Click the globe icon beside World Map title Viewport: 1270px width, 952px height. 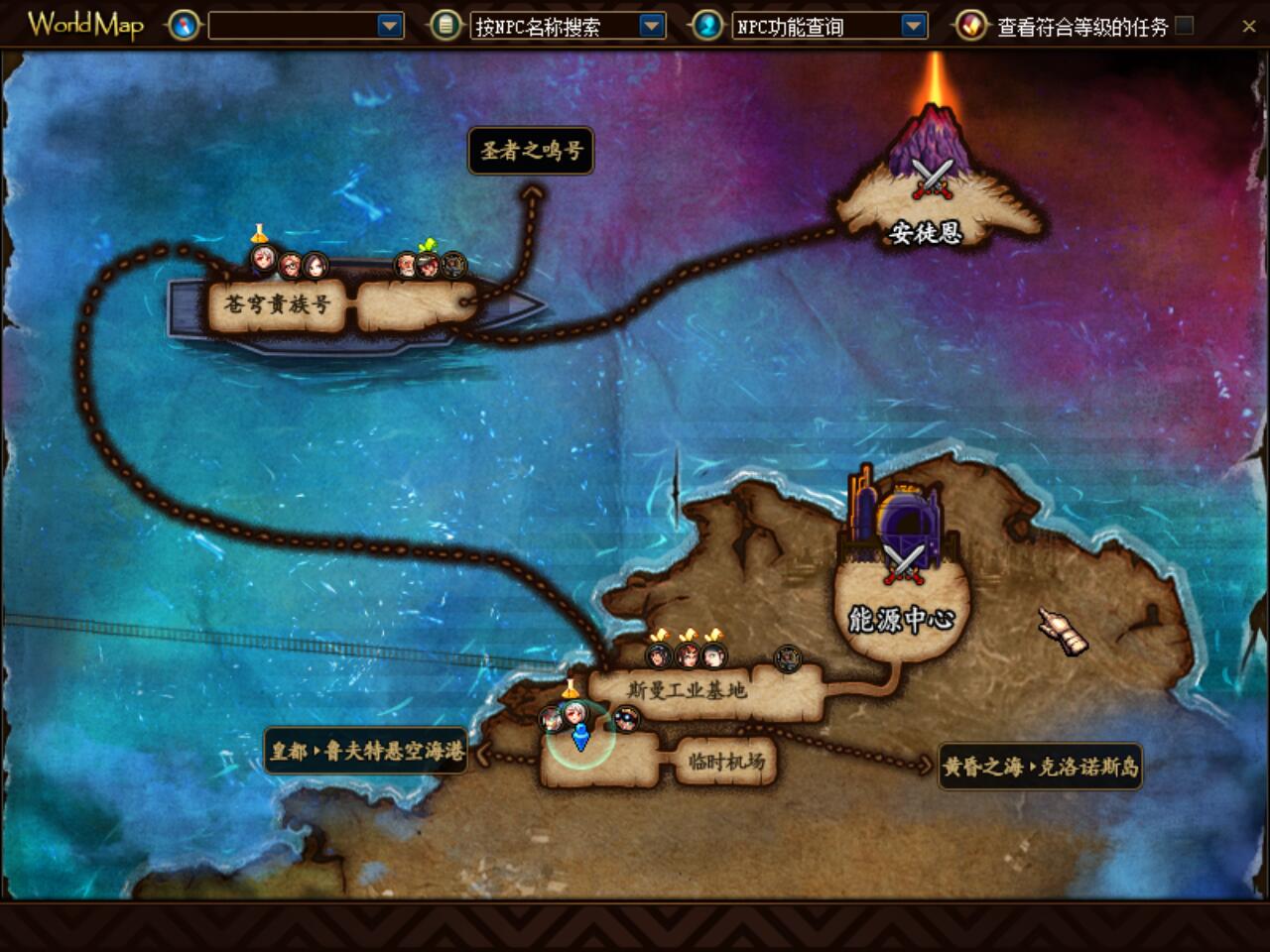[x=184, y=26]
